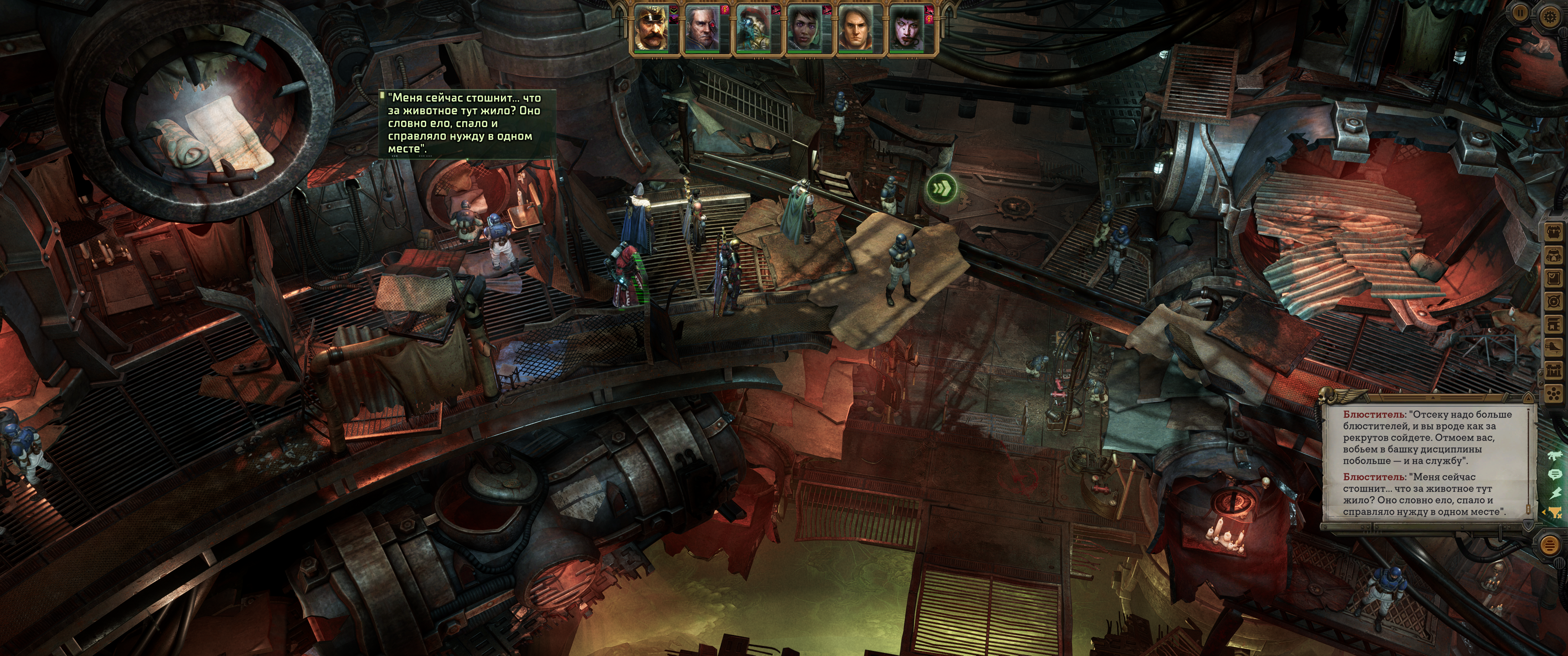Click the green double-arrow transition marker
Screen dimensions: 1568x656
coord(941,189)
